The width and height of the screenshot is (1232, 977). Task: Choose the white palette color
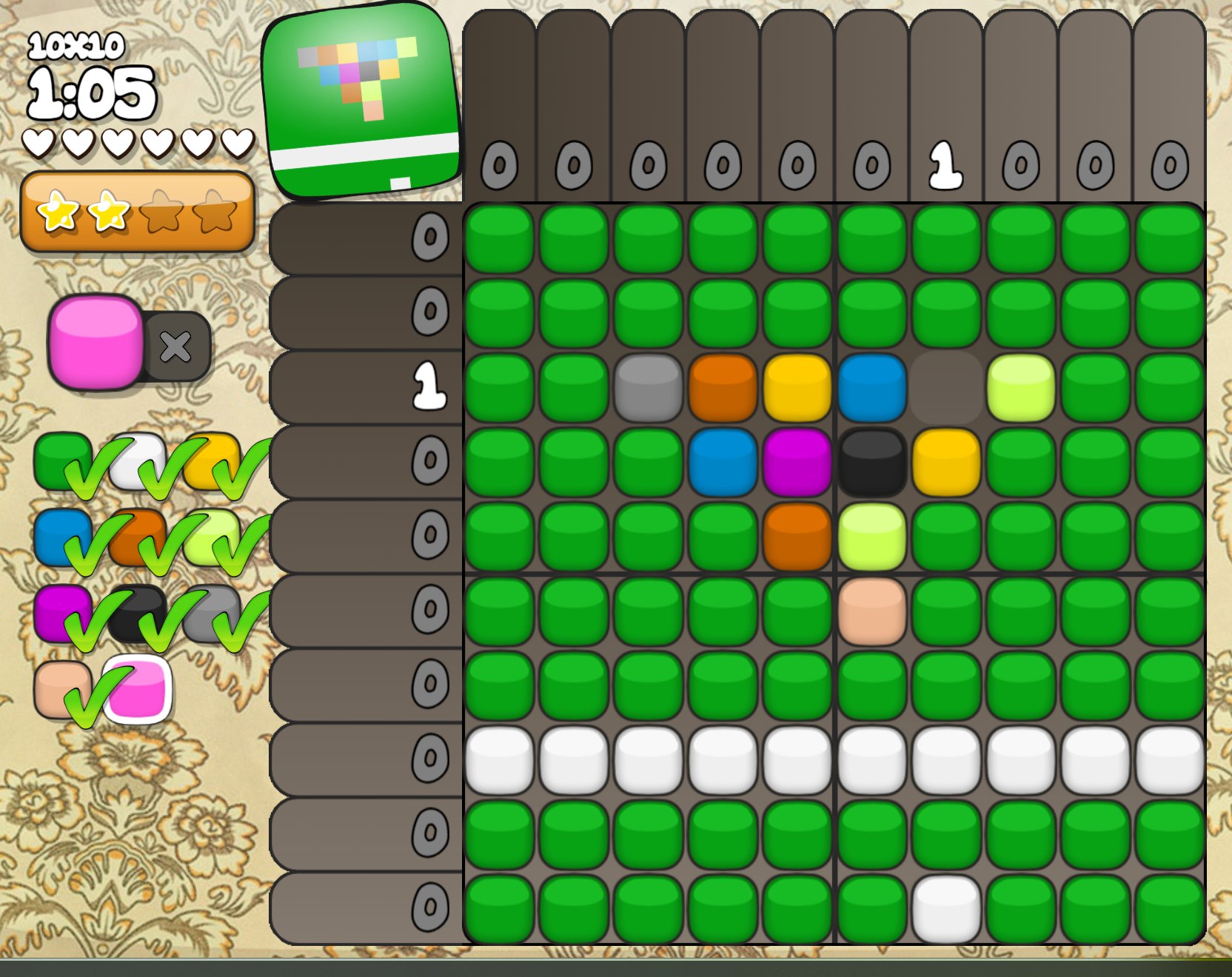tap(138, 459)
